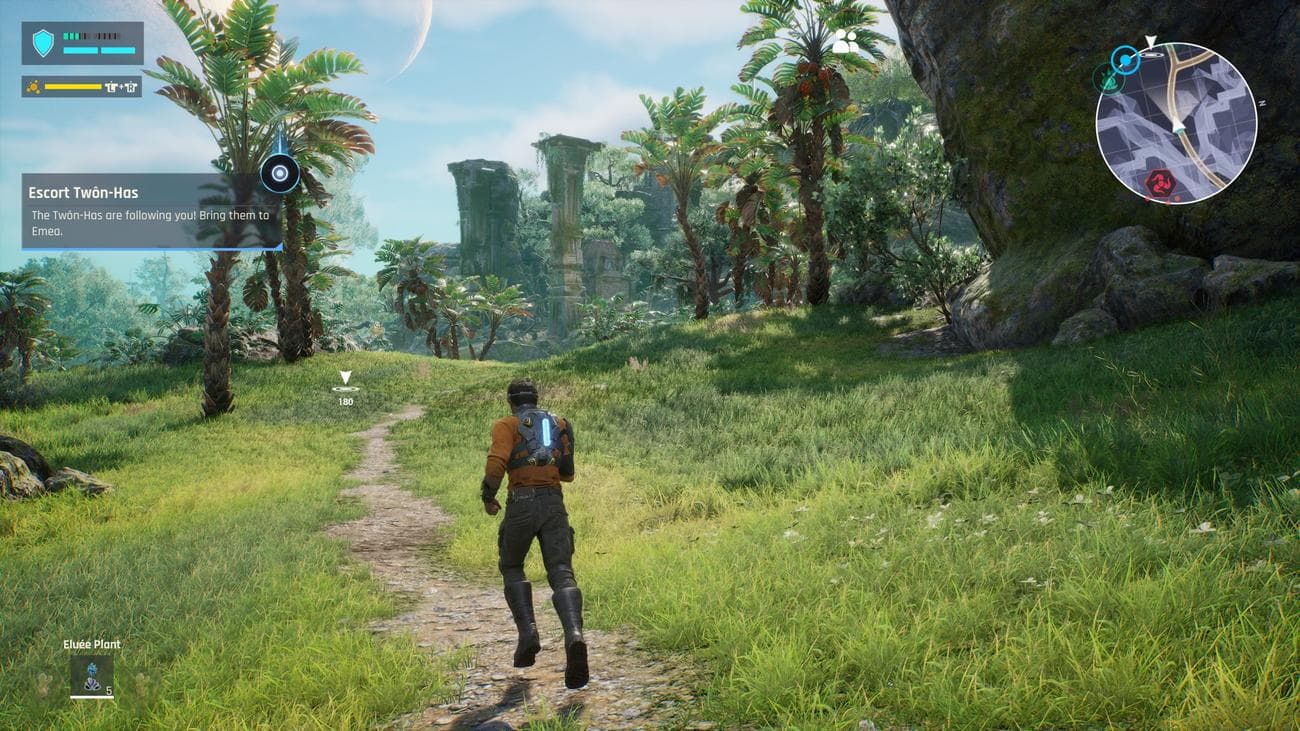Click the blue quest target ring icon

click(280, 174)
